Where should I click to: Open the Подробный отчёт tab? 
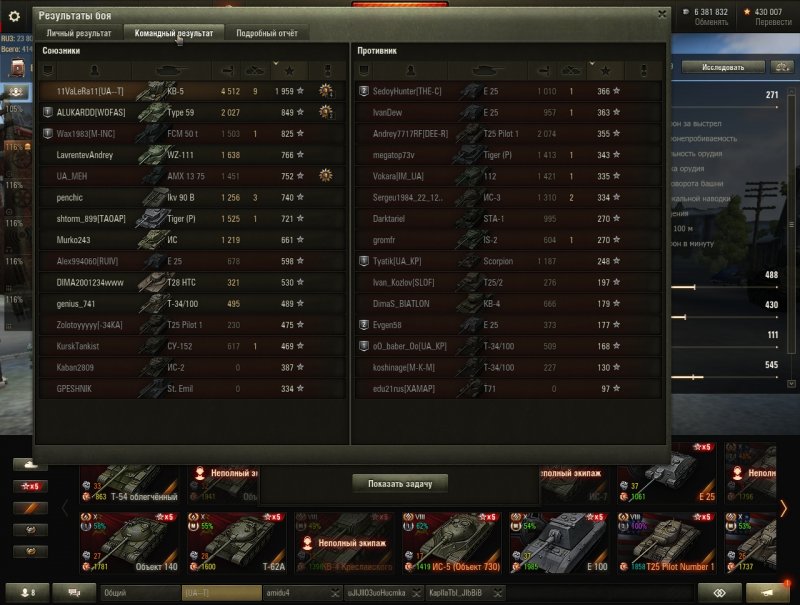pos(266,33)
